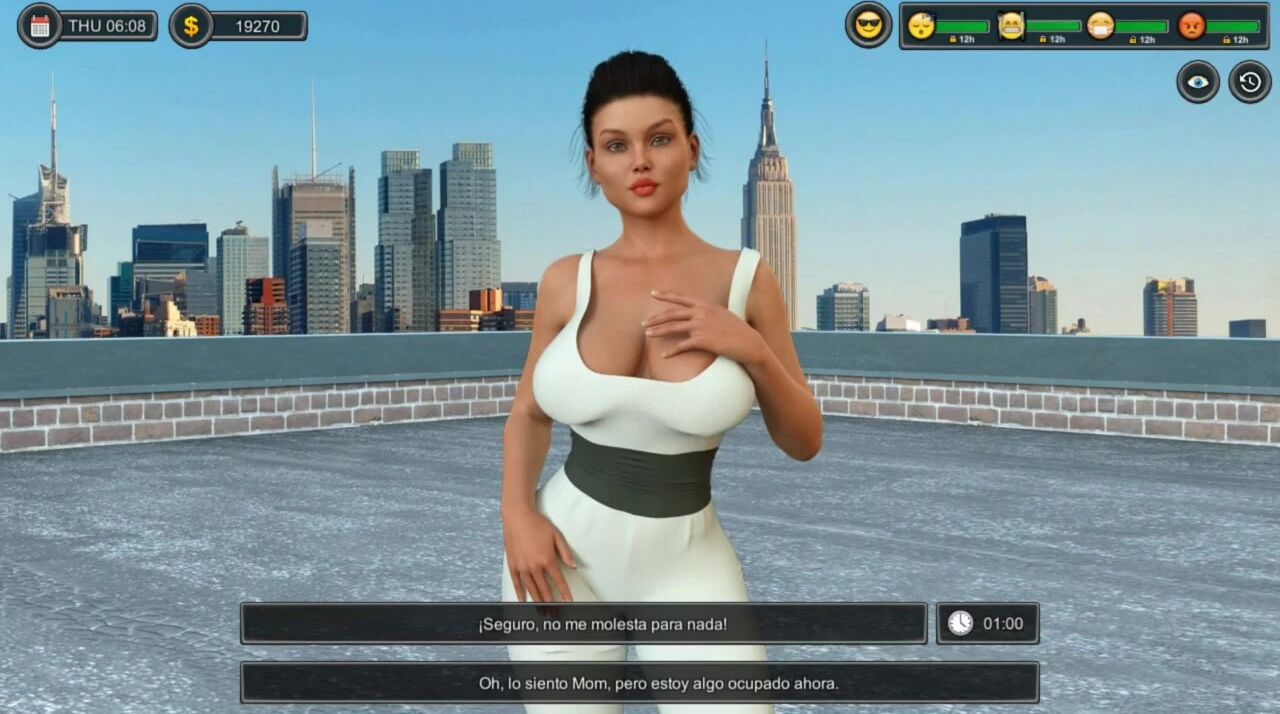Viewport: 1280px width, 714px height.
Task: Toggle the eye visibility button
Action: [x=1197, y=82]
